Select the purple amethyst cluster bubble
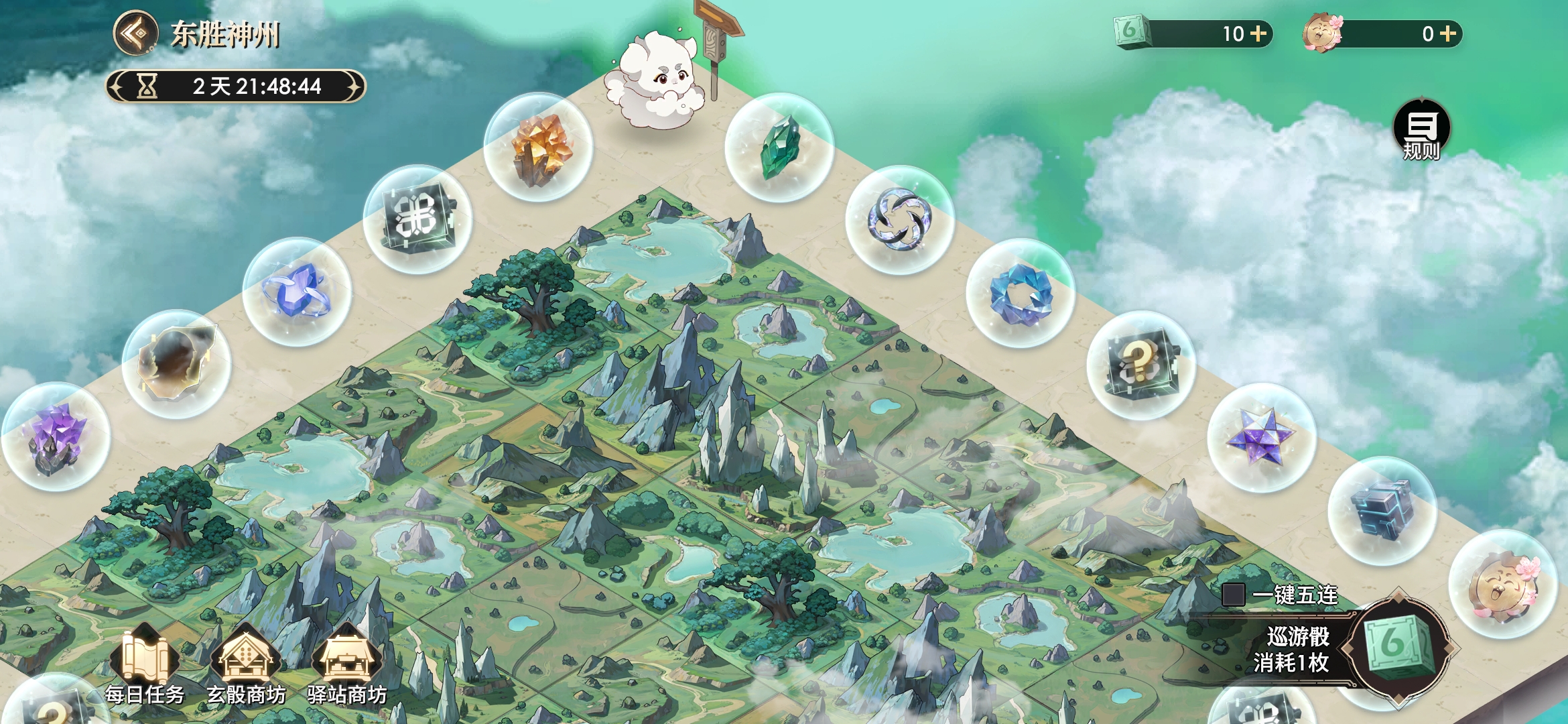The image size is (1568, 724). click(56, 436)
